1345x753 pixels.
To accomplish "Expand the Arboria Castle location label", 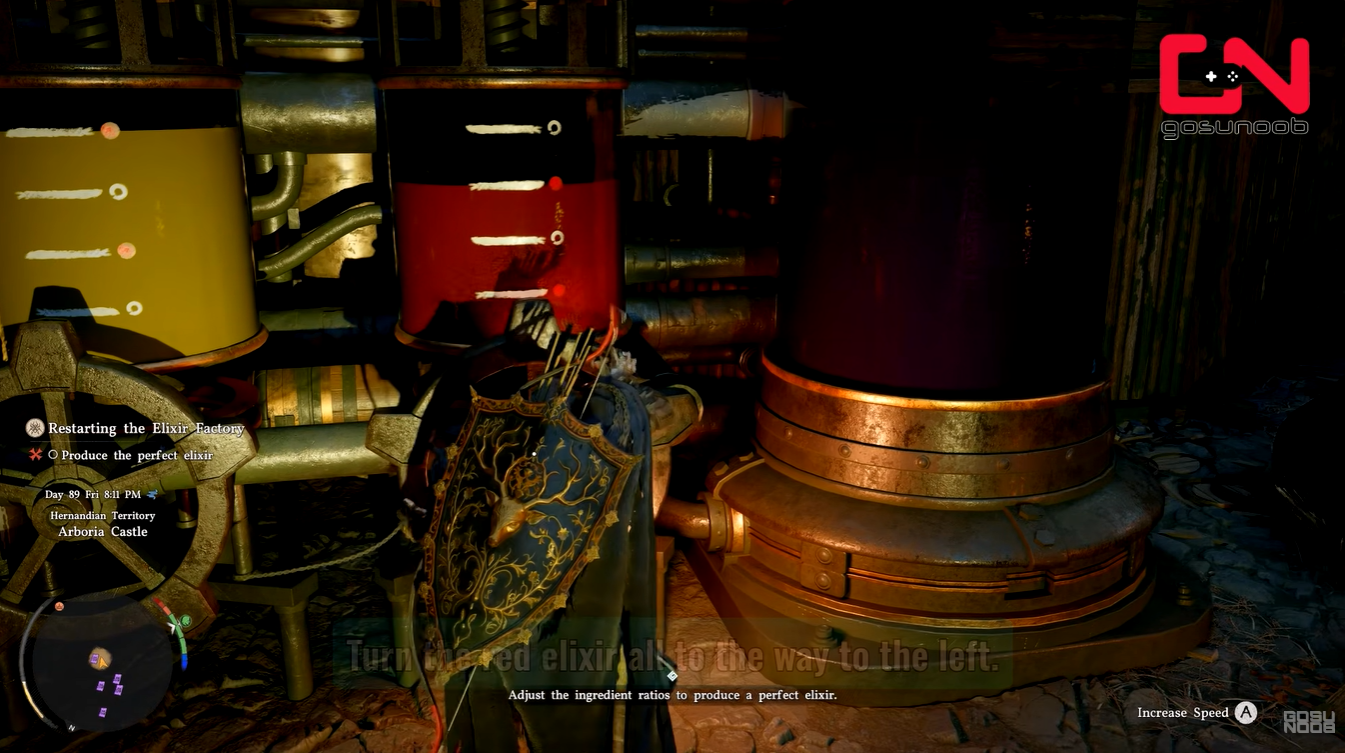I will pyautogui.click(x=104, y=532).
